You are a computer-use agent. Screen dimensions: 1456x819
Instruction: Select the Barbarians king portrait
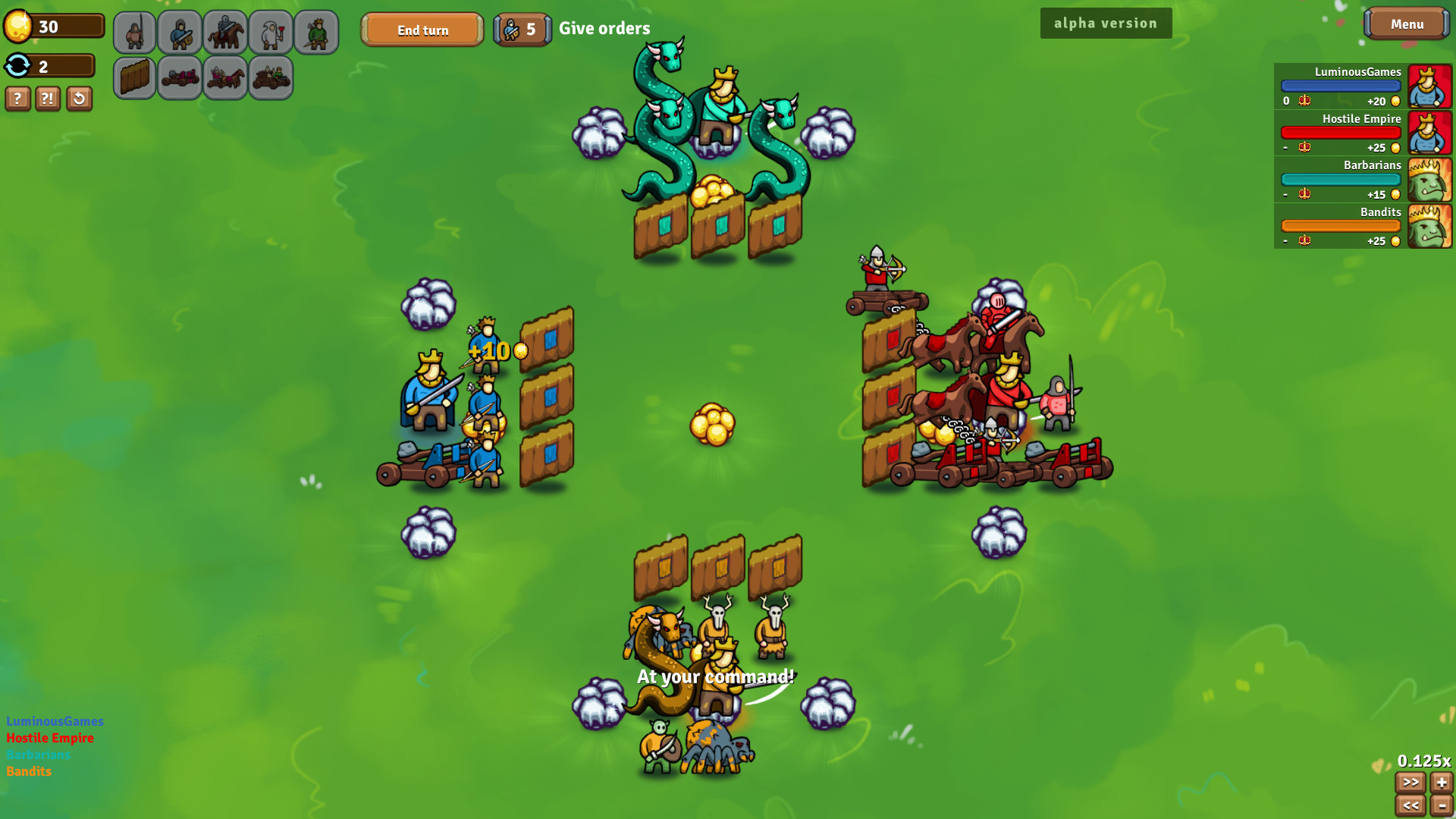[1430, 180]
